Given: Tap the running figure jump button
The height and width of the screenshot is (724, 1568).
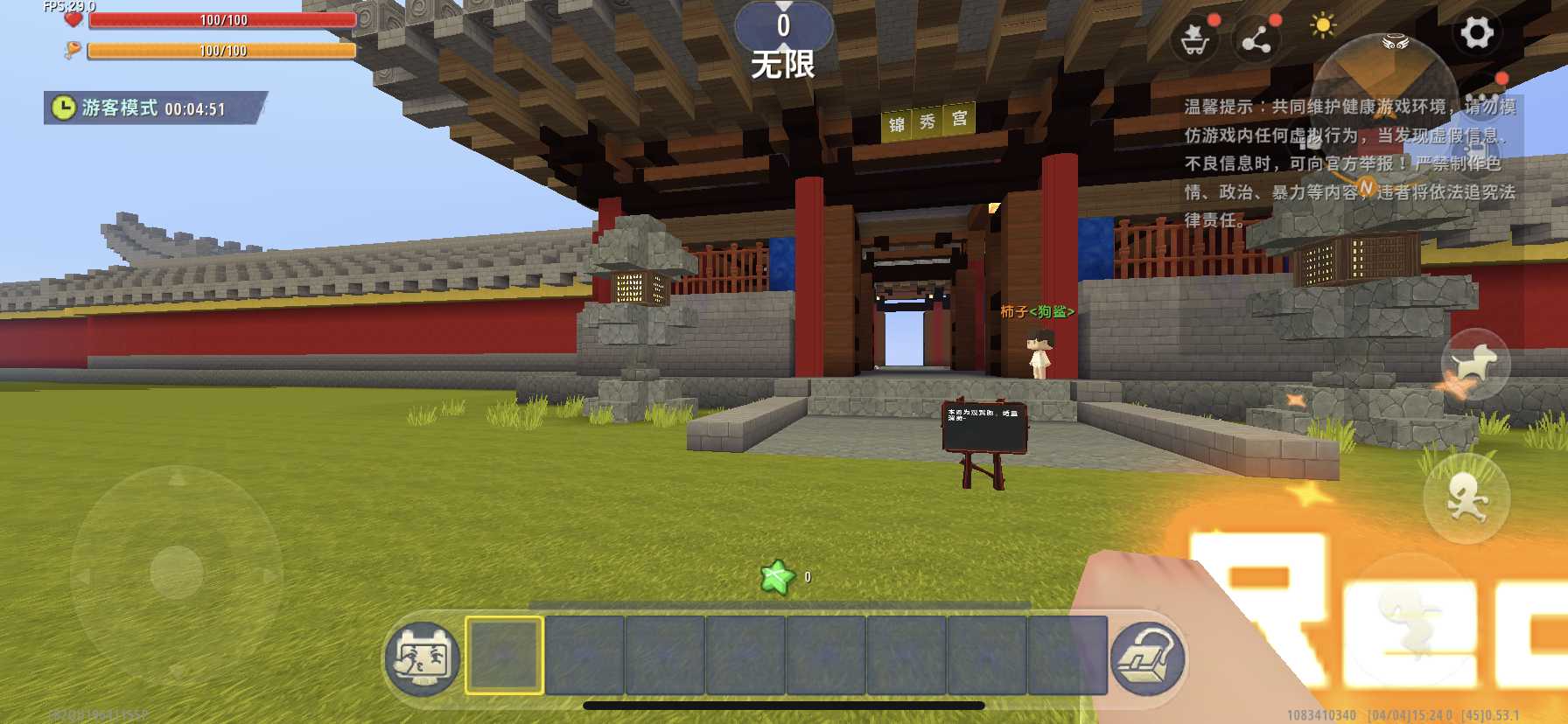Looking at the screenshot, I should [x=1466, y=499].
